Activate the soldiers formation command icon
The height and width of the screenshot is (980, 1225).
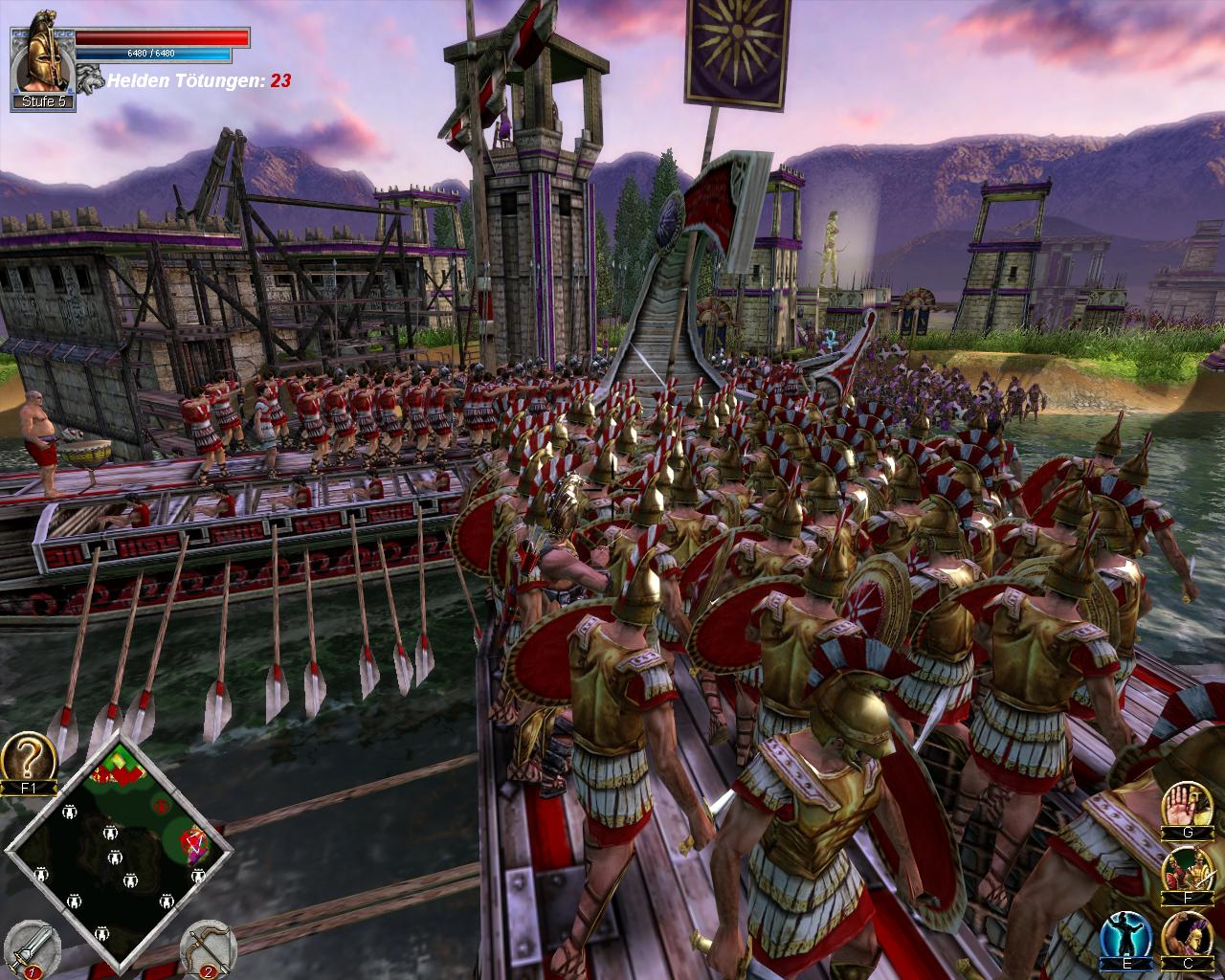1186,869
